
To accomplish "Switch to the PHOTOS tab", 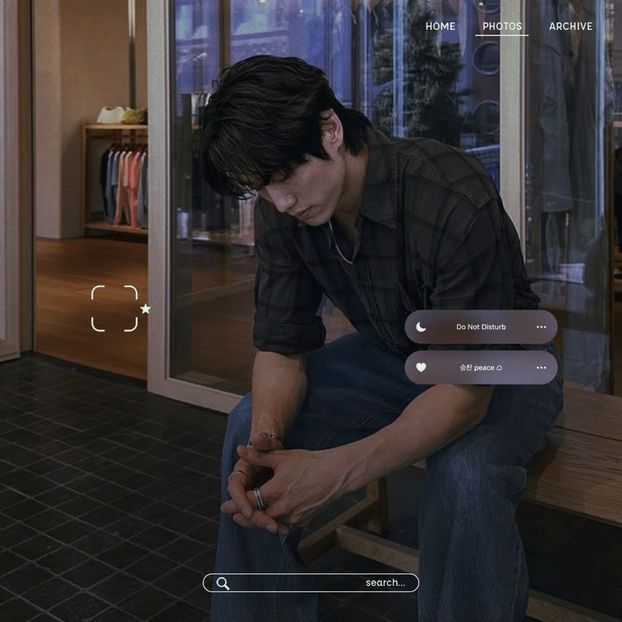I will click(x=502, y=26).
